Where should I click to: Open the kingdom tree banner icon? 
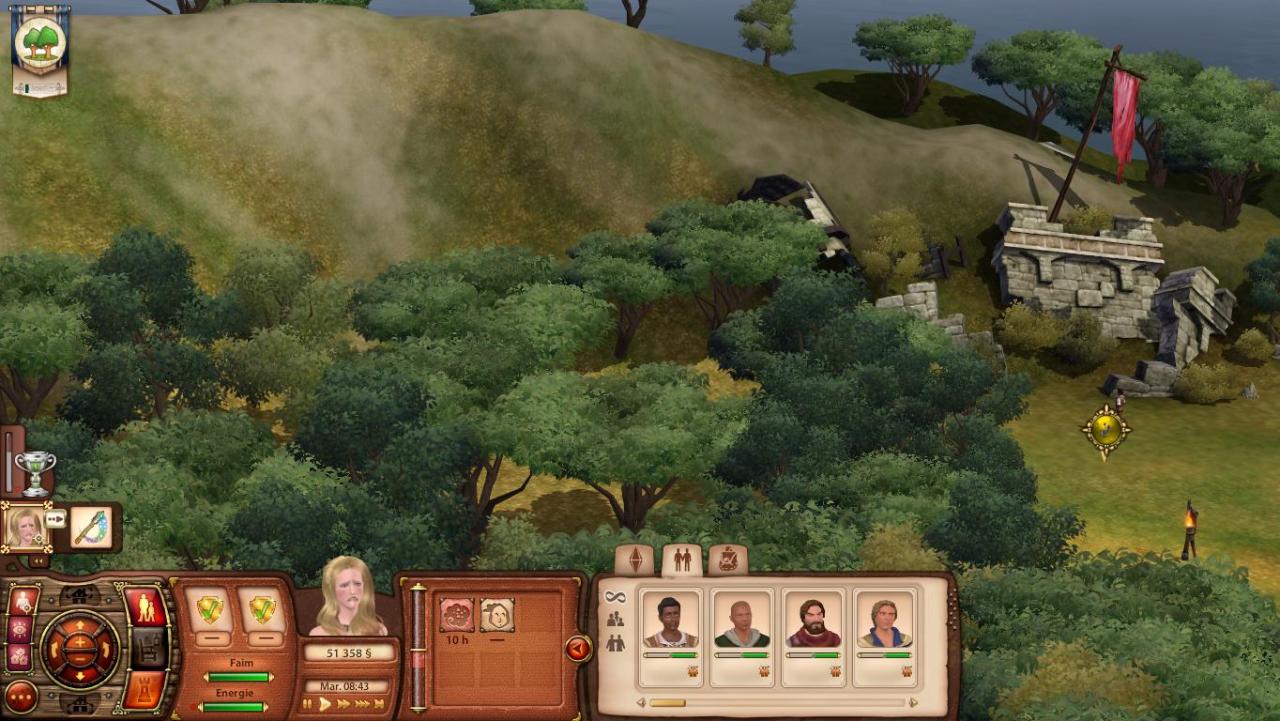point(40,48)
